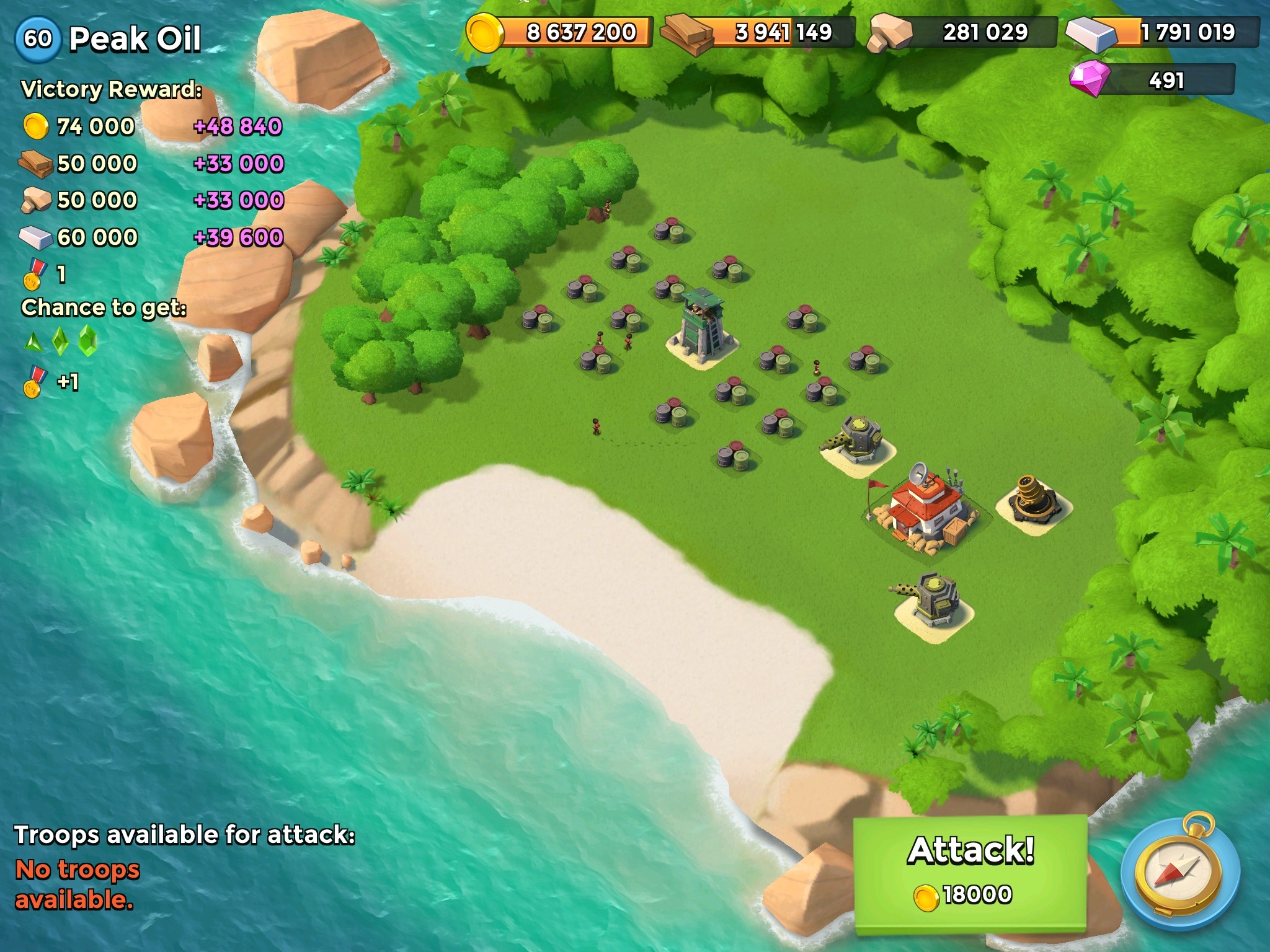Check the stone resource bar
This screenshot has height=952, width=1270.
963,32
